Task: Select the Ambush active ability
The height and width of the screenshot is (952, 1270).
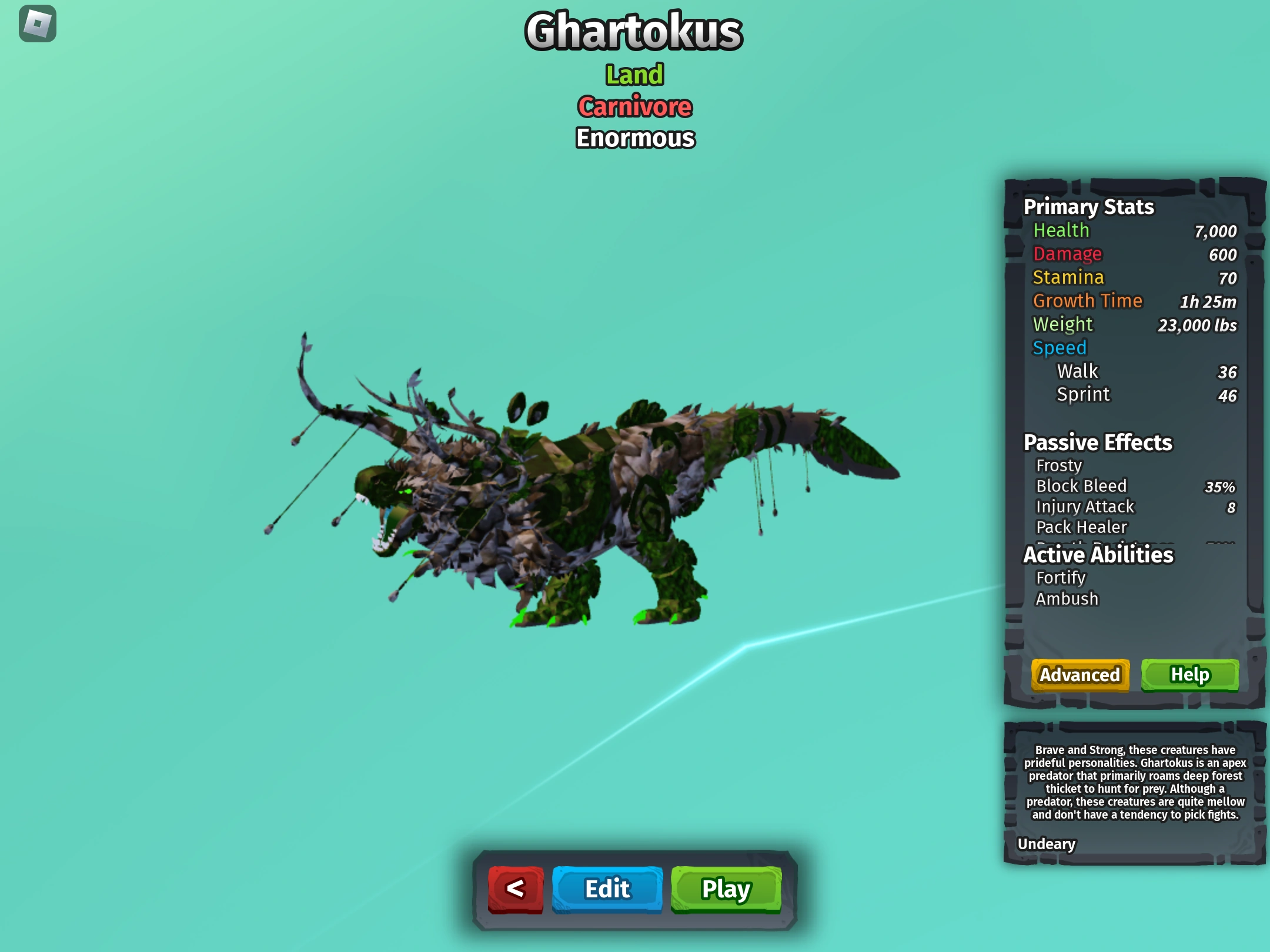Action: tap(1067, 598)
